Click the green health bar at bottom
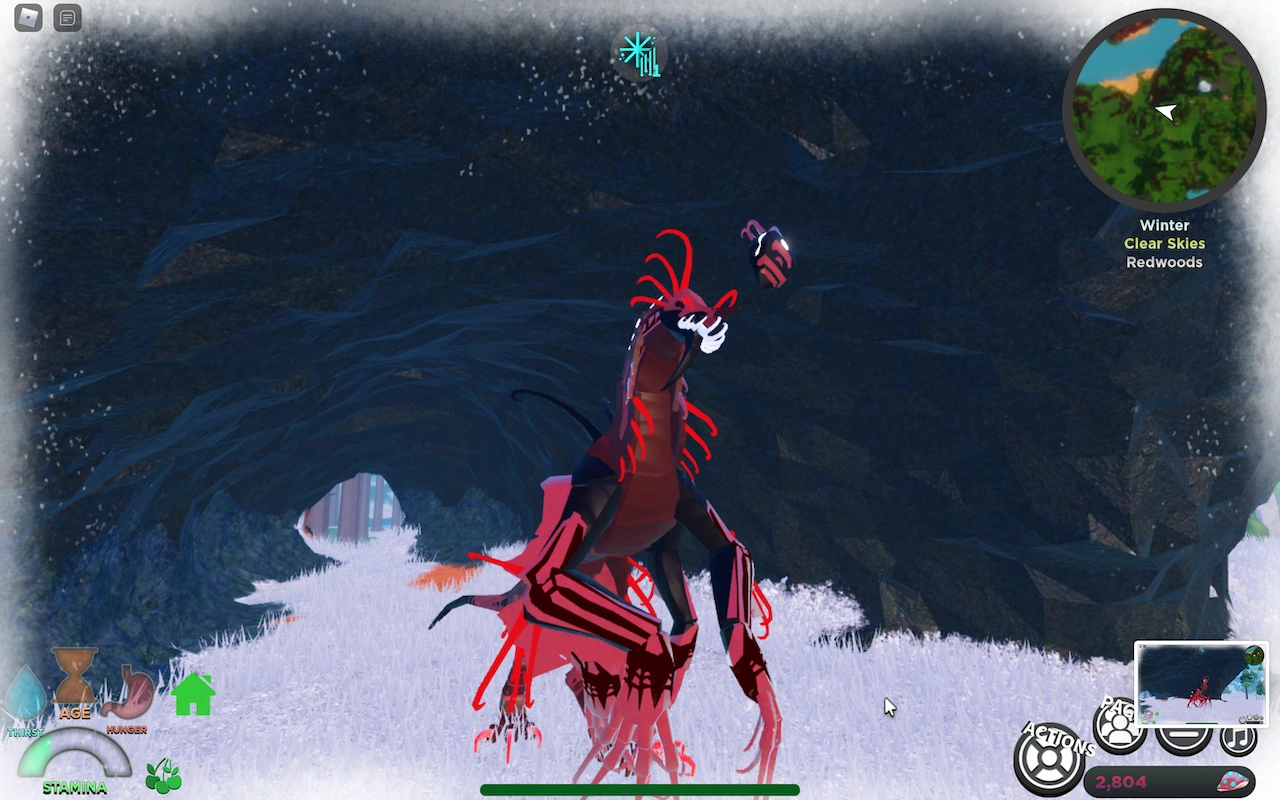1280x800 pixels. coord(639,789)
